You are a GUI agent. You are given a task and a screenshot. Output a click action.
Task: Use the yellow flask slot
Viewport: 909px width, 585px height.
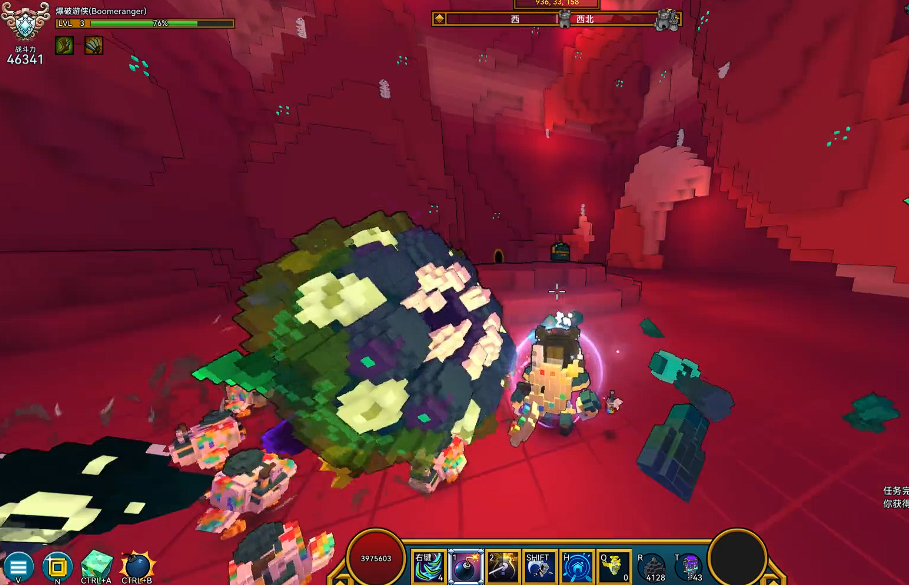614,567
